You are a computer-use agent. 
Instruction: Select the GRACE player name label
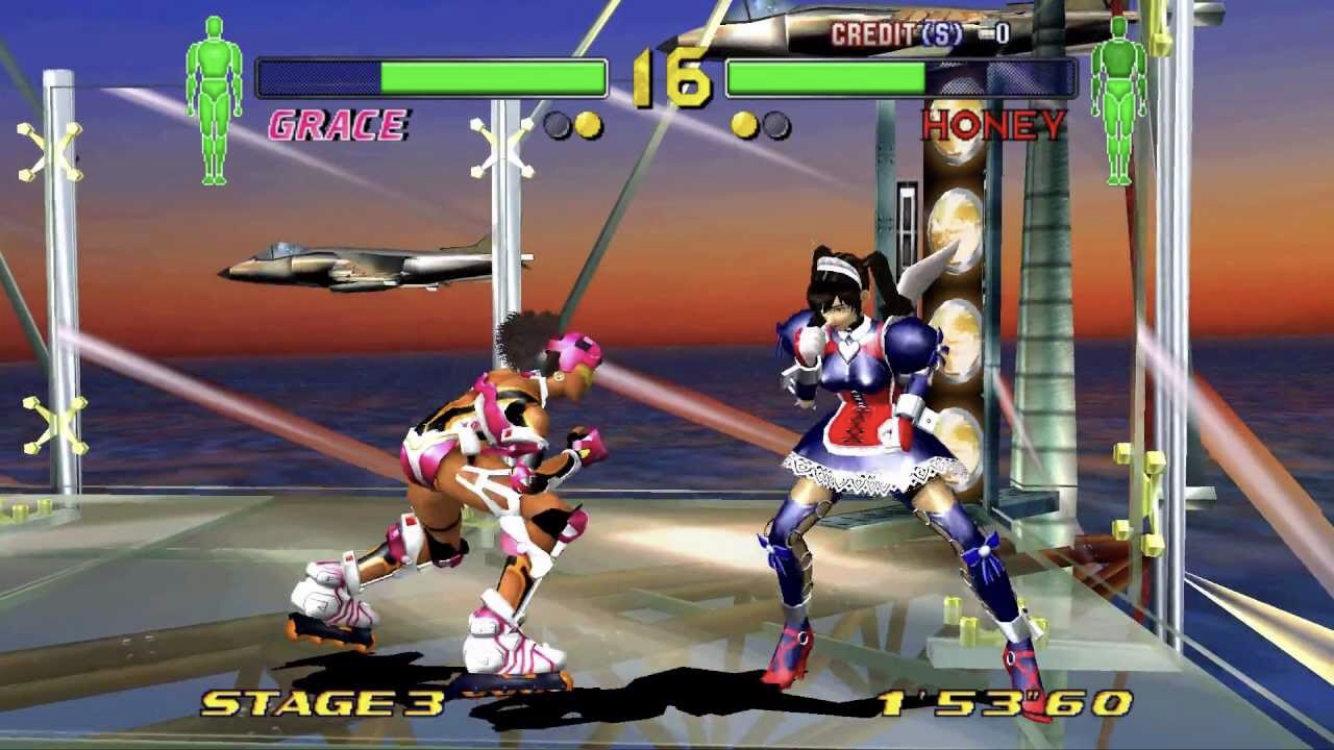[x=338, y=126]
